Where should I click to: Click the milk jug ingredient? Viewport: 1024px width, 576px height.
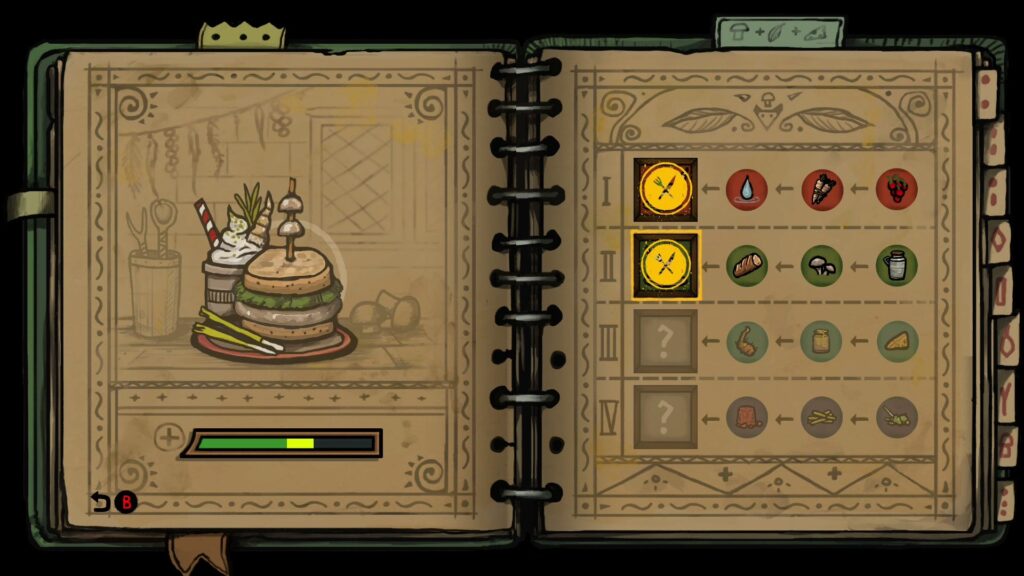point(897,265)
